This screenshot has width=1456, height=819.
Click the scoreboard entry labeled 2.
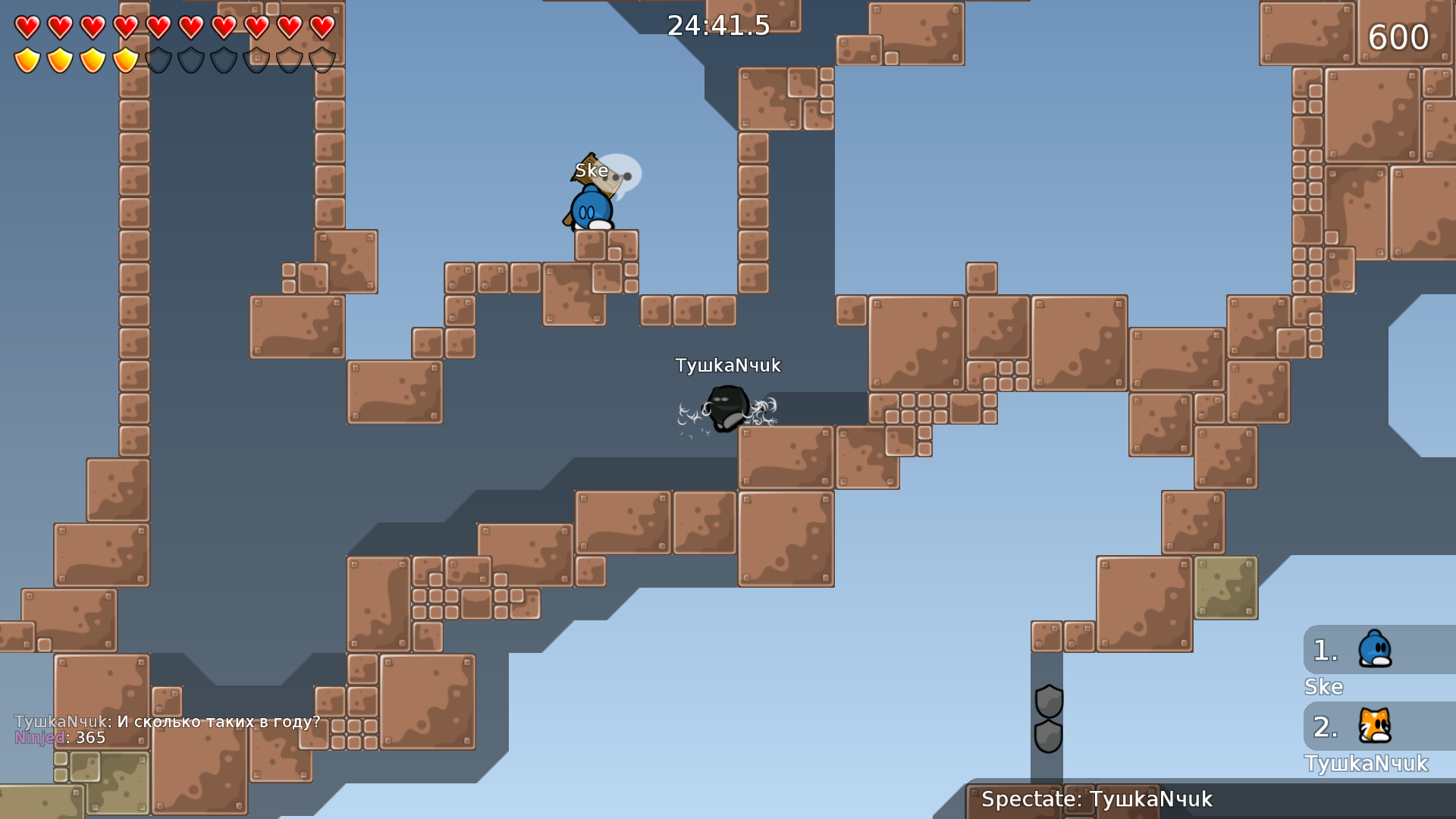(x=1324, y=728)
